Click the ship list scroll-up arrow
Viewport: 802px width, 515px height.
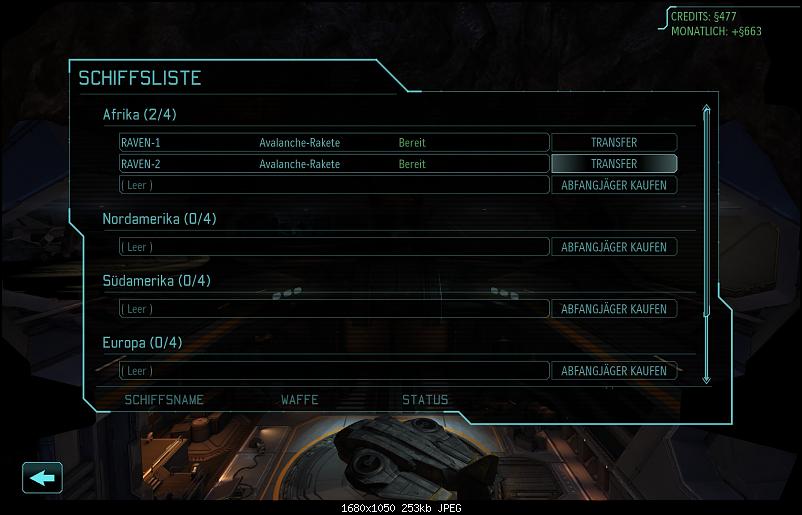pos(706,110)
